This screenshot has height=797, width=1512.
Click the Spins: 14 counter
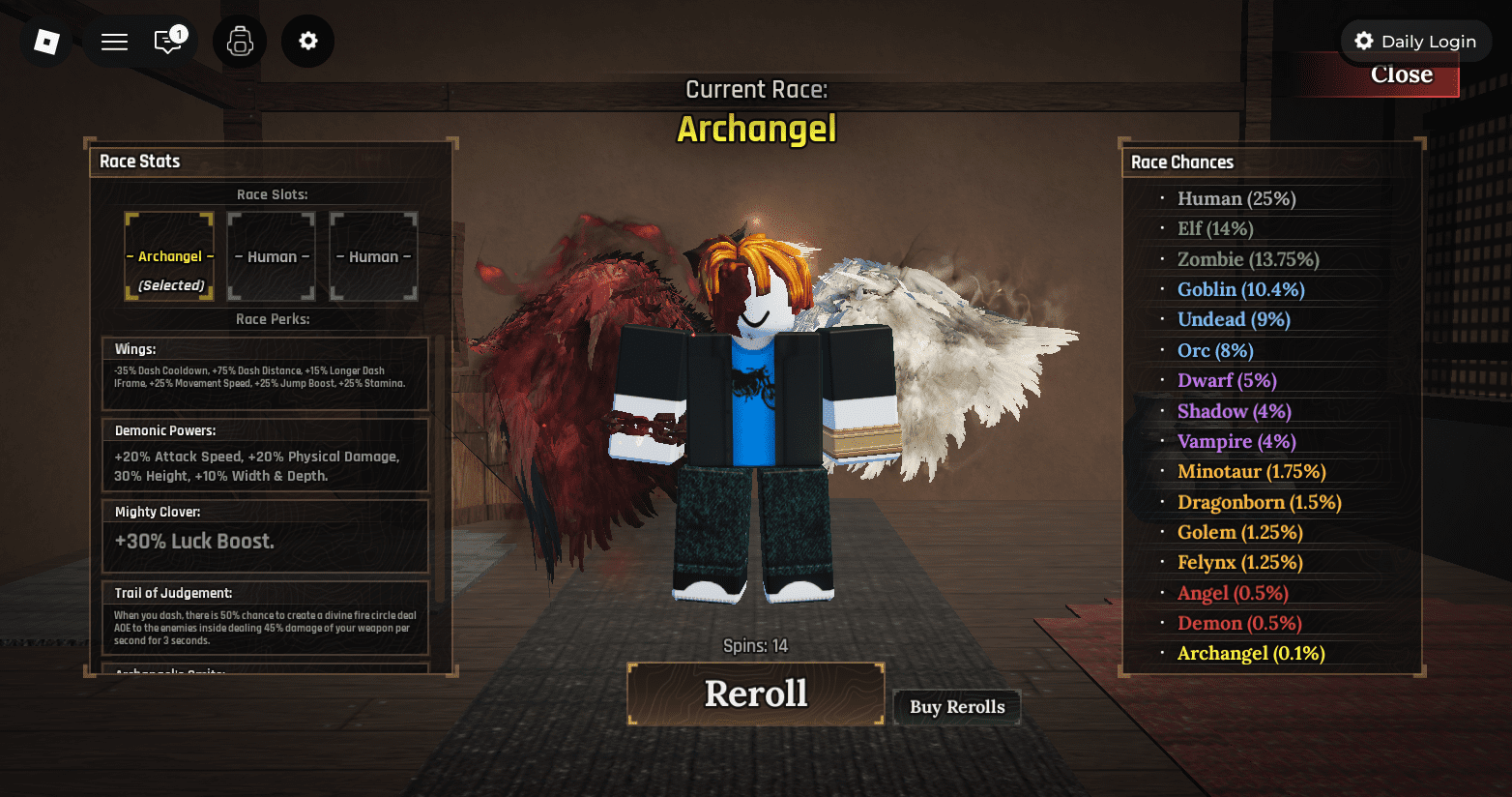tap(756, 645)
